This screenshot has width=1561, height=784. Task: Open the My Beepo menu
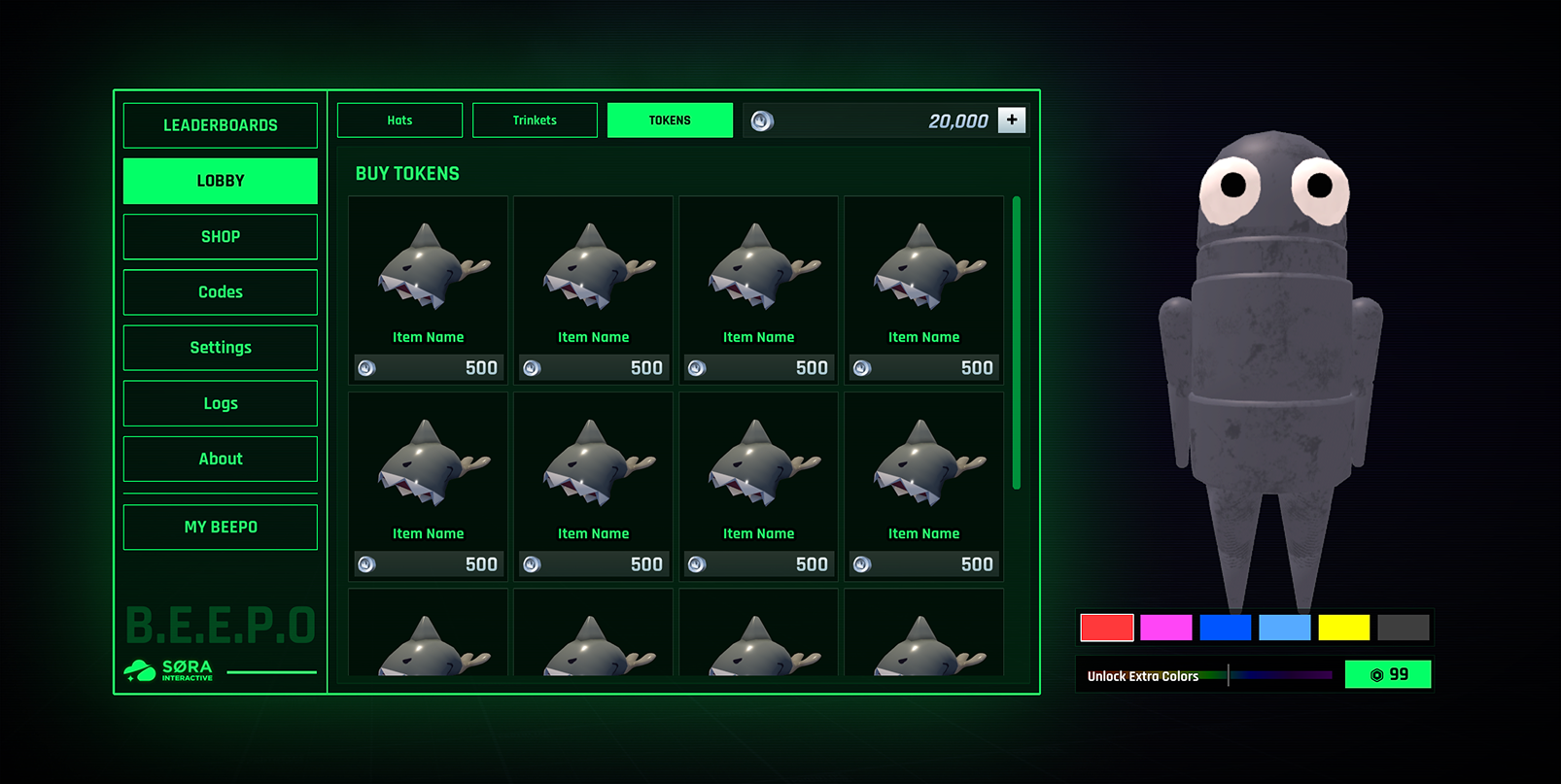221,527
